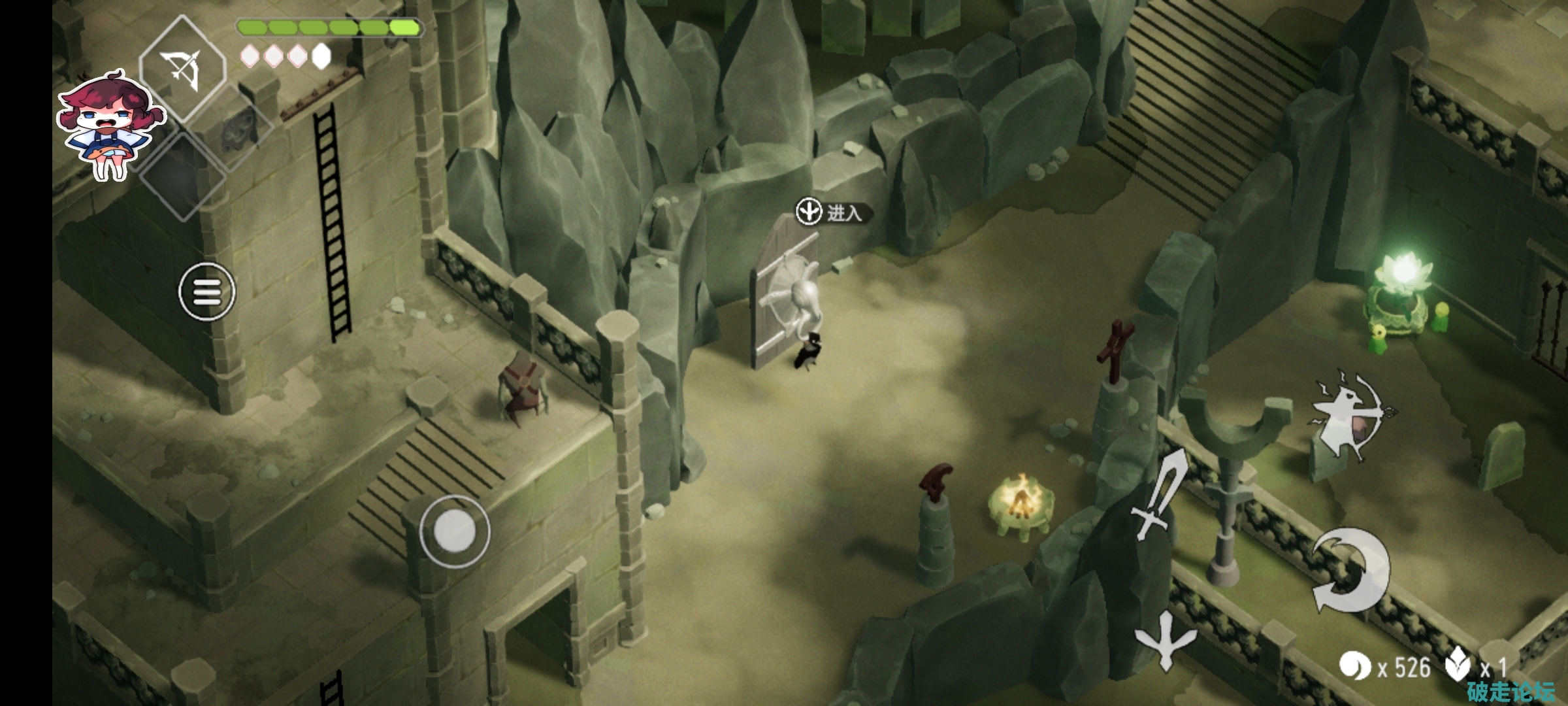Attack with the sword button
This screenshot has width=1568, height=706.
(1160, 495)
